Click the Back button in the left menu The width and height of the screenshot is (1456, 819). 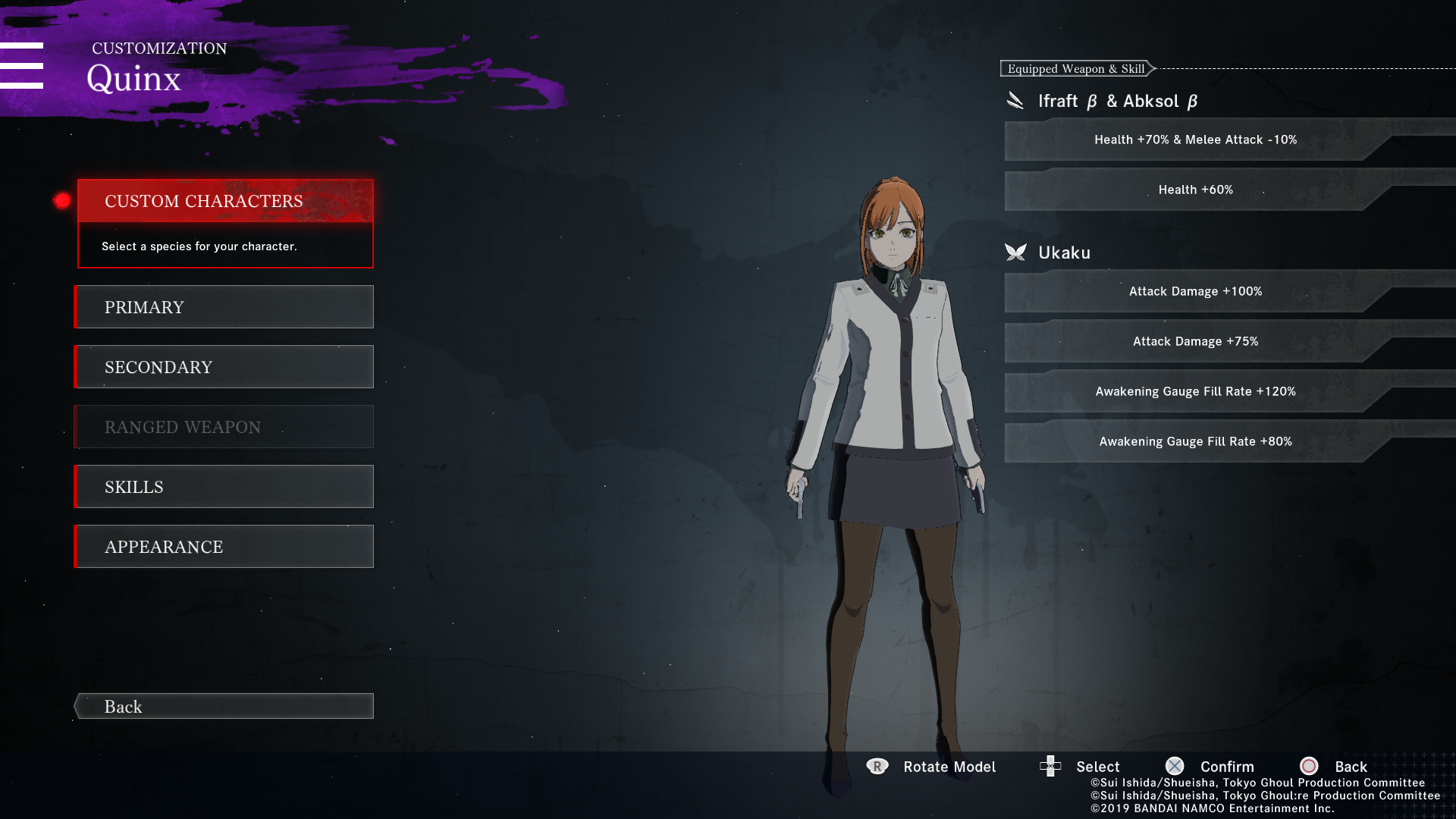click(x=225, y=706)
